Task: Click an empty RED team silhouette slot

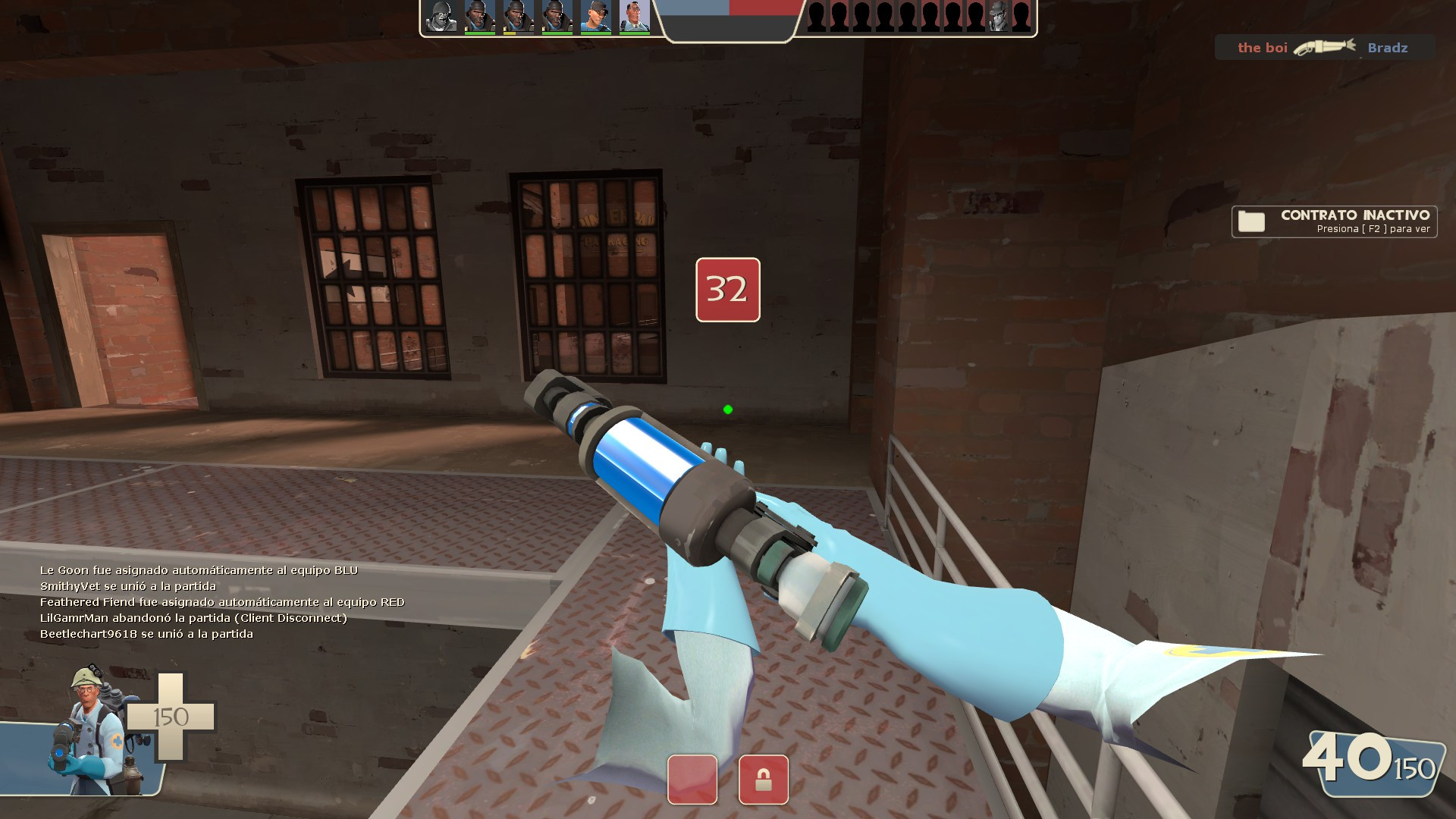Action: (816, 15)
